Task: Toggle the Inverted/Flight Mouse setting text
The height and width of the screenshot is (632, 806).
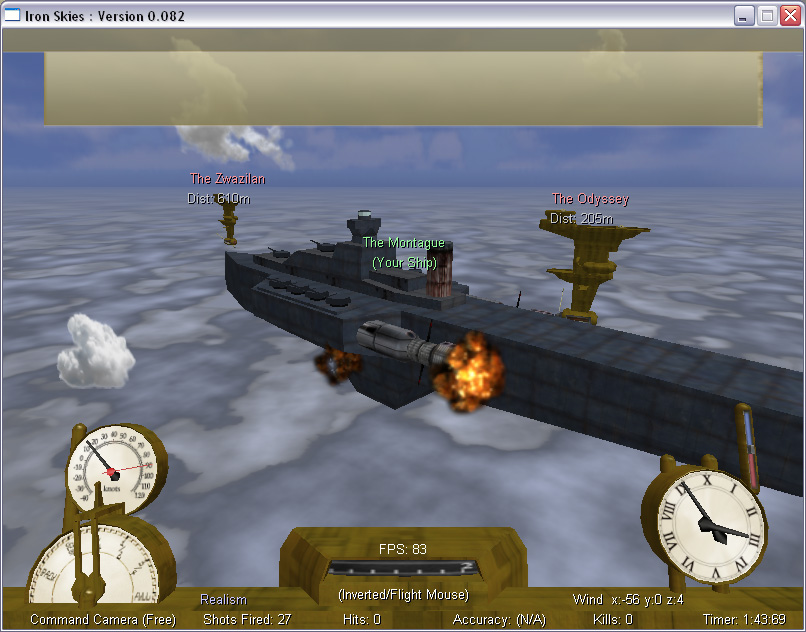Action: pyautogui.click(x=402, y=595)
